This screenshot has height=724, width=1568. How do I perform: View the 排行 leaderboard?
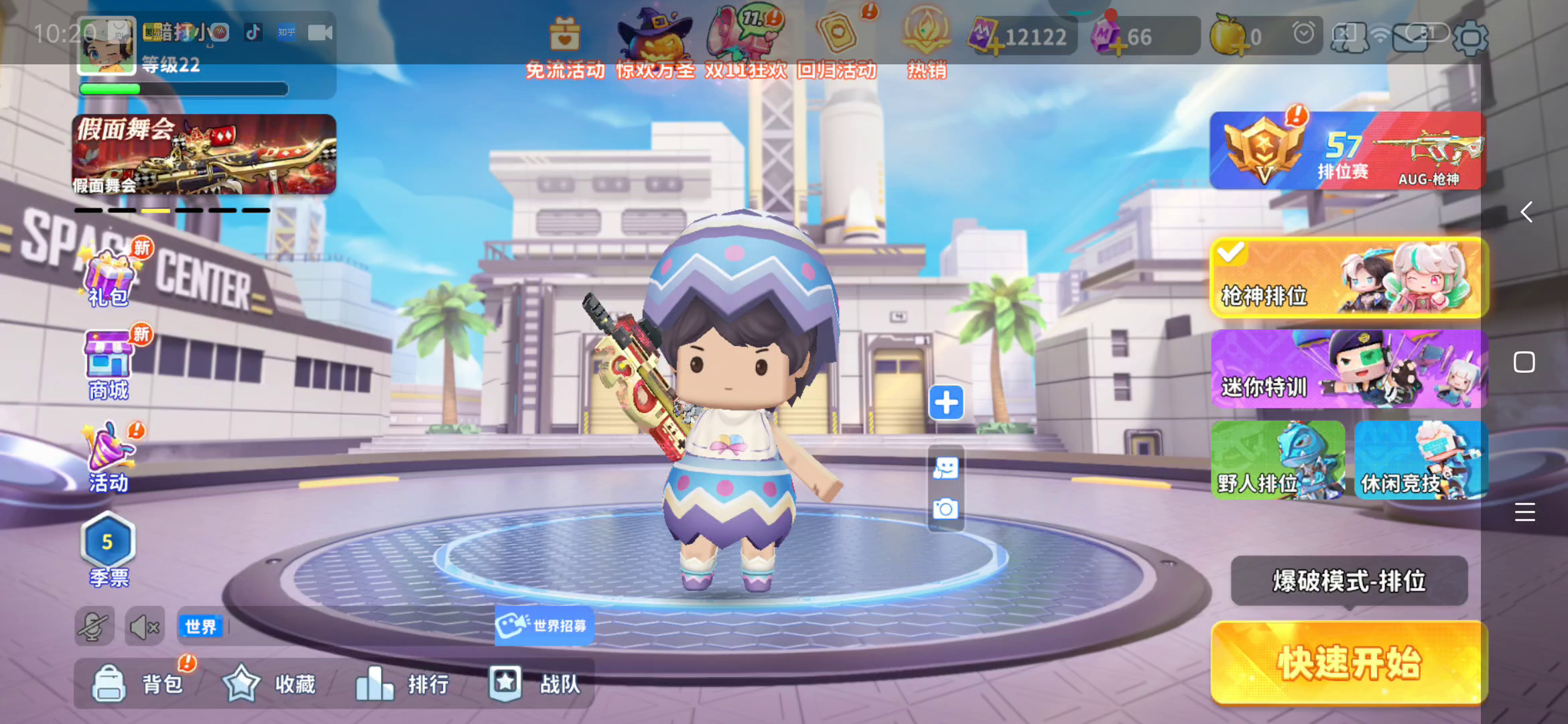[402, 684]
